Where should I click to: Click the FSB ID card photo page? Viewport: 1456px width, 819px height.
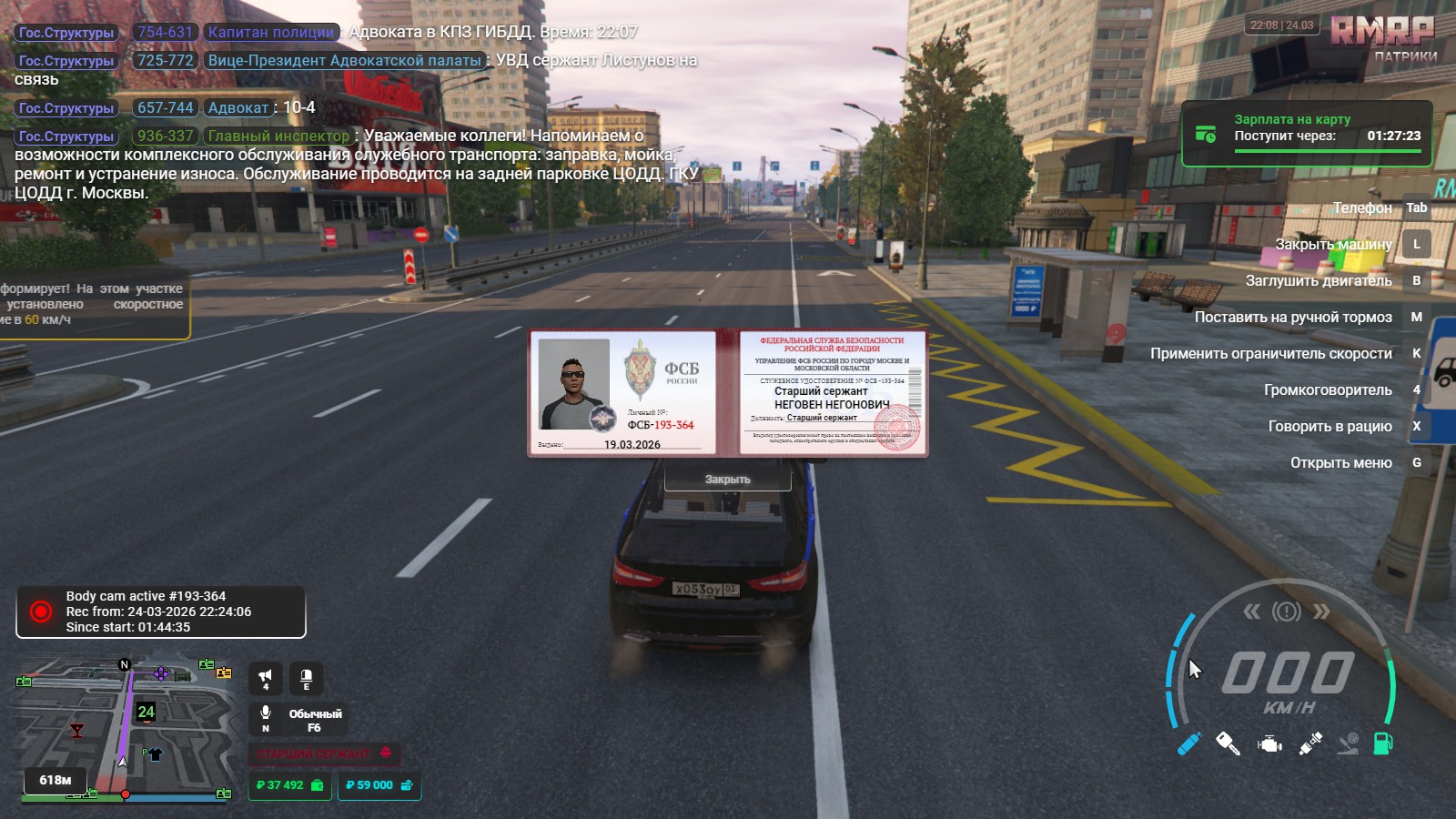click(623, 393)
